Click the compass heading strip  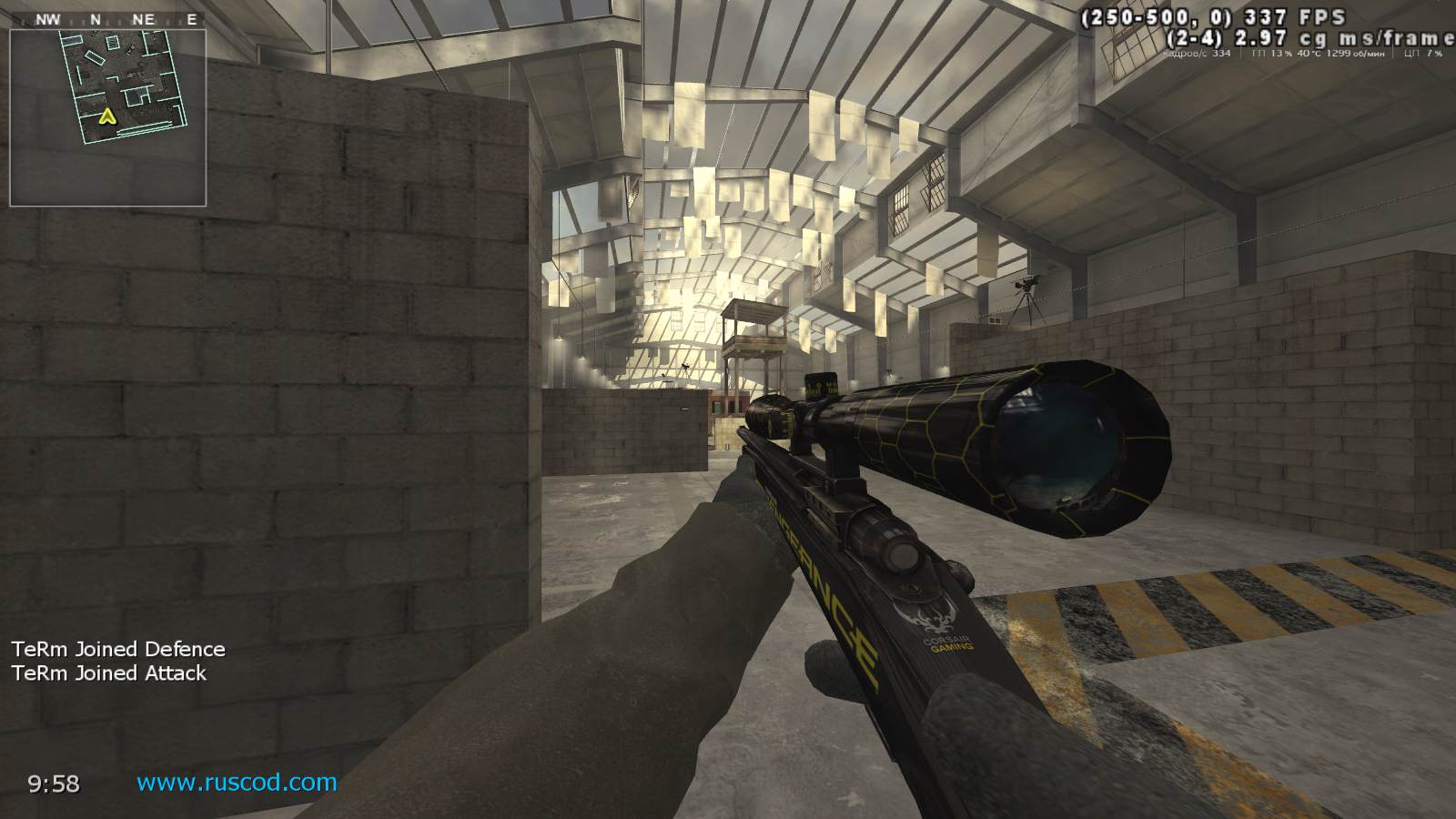tap(108, 19)
